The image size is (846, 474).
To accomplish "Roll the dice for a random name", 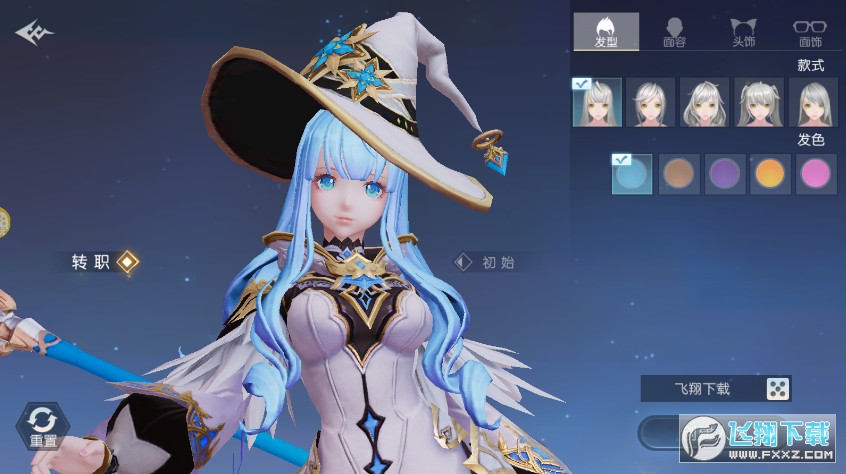I will (777, 389).
